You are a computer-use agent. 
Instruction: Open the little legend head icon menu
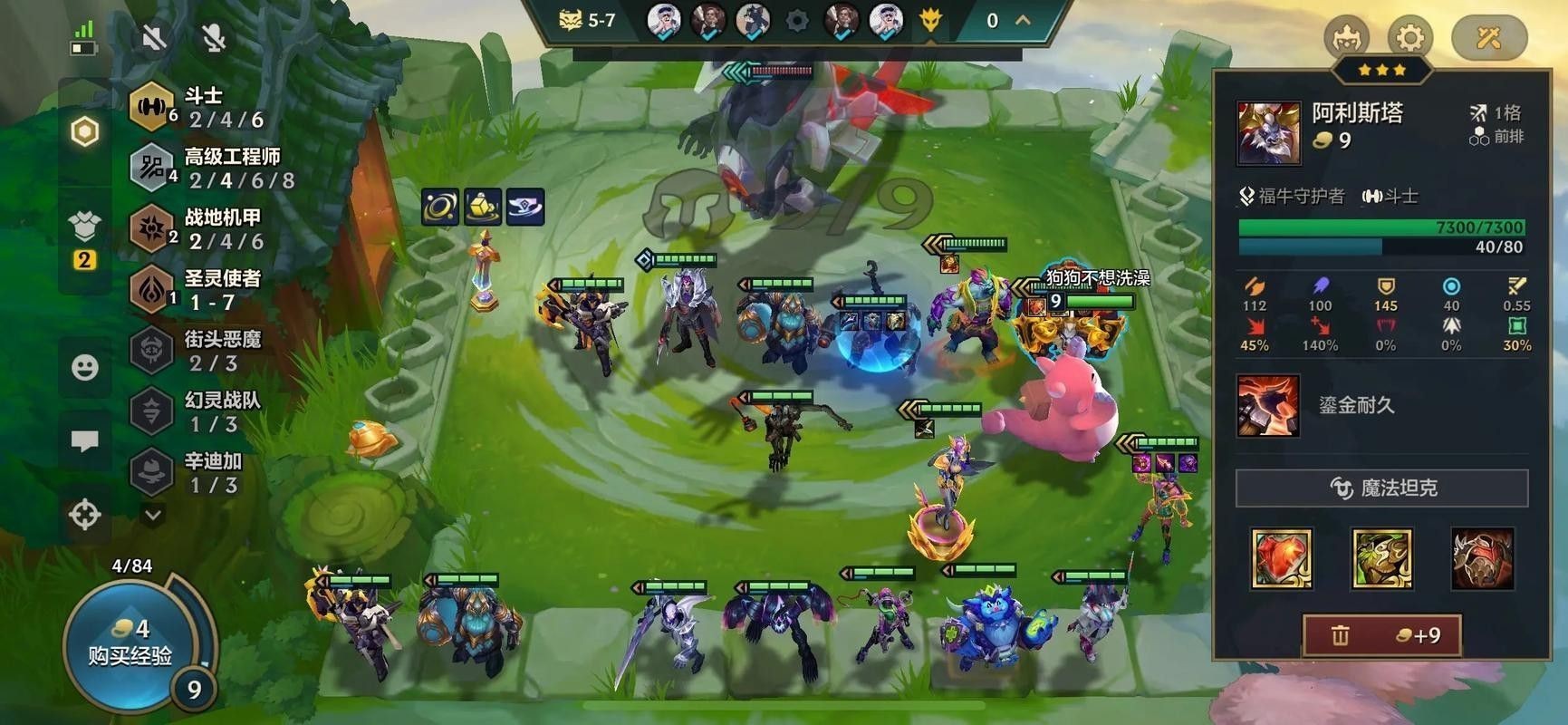1346,38
